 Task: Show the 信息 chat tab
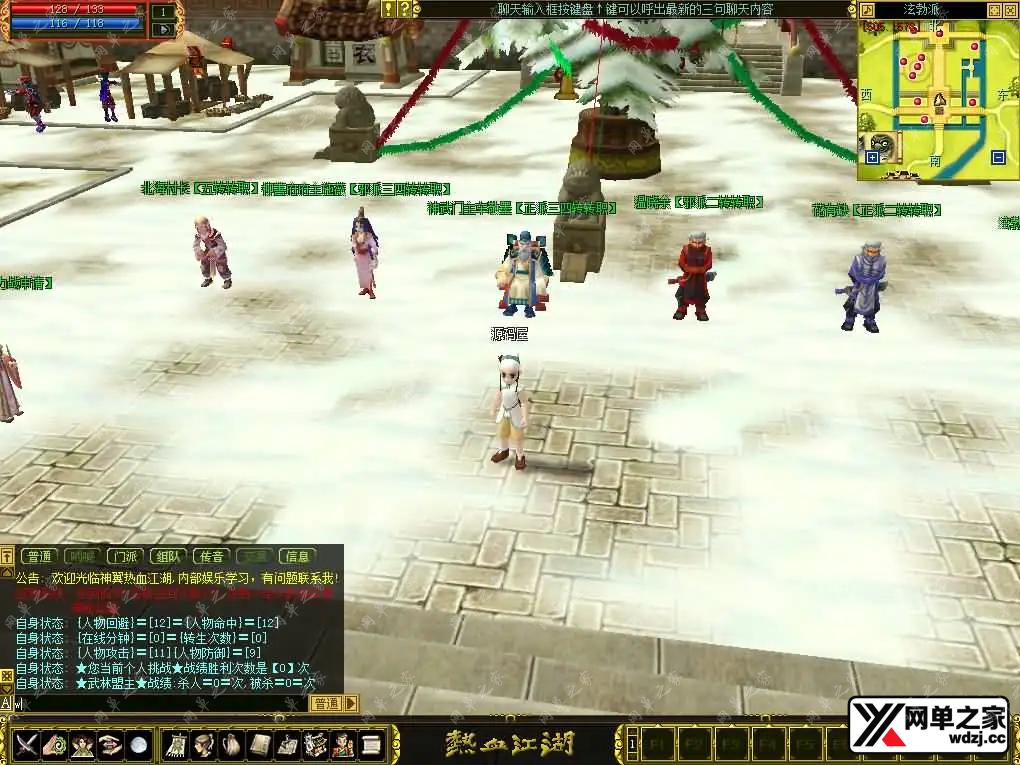coord(297,556)
